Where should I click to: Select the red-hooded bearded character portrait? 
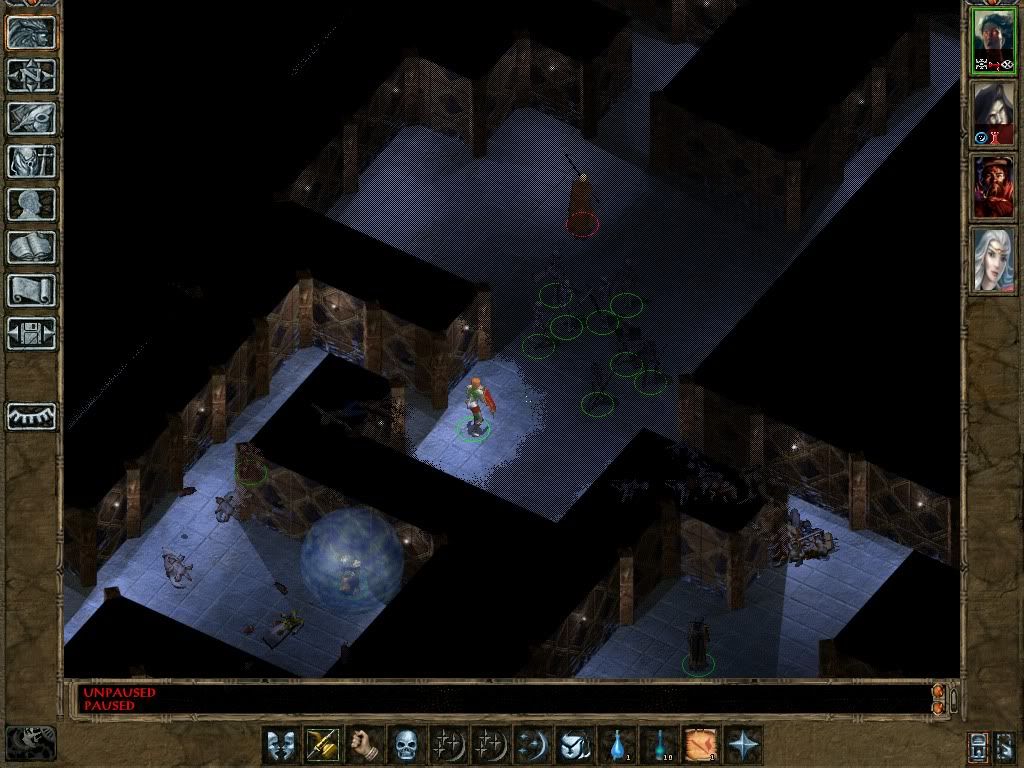993,186
